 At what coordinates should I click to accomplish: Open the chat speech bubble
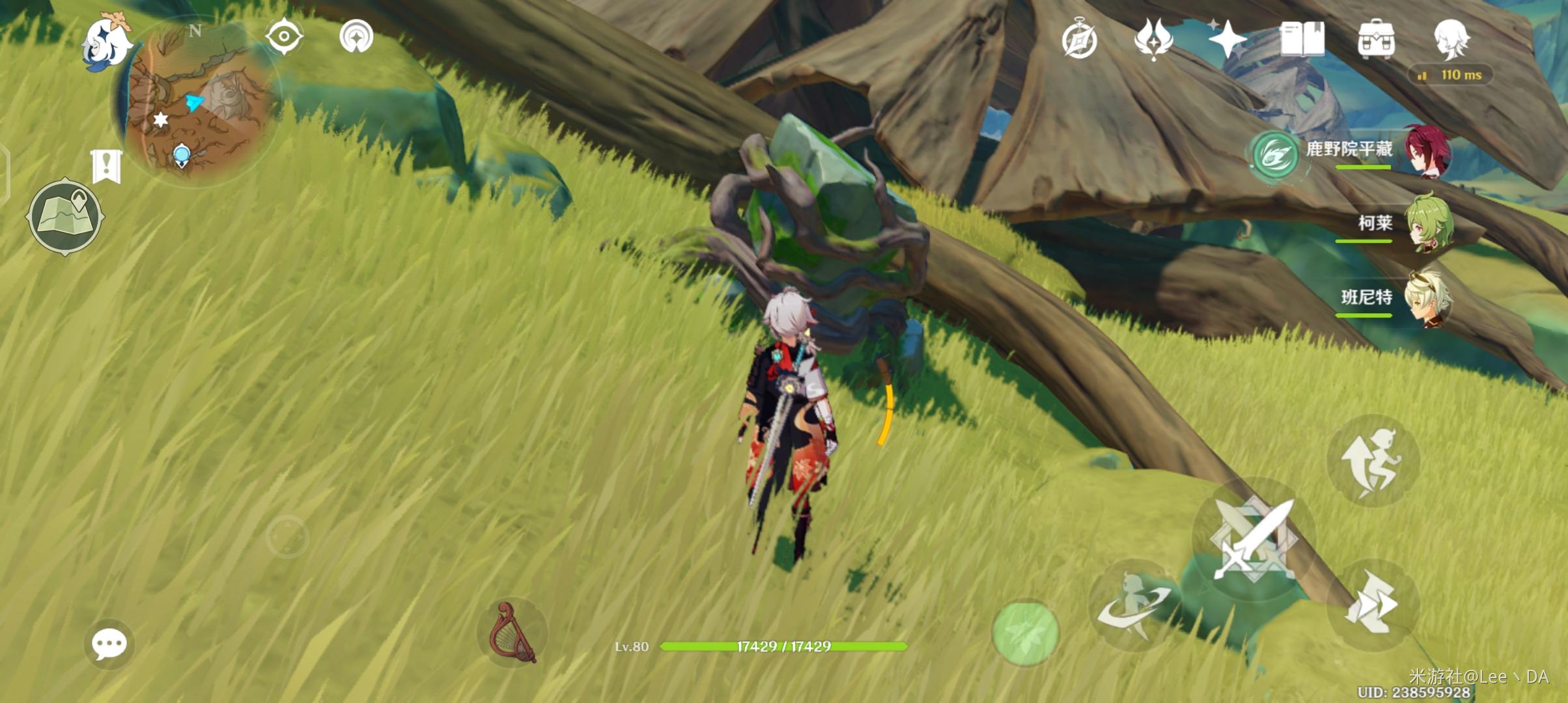[x=109, y=644]
